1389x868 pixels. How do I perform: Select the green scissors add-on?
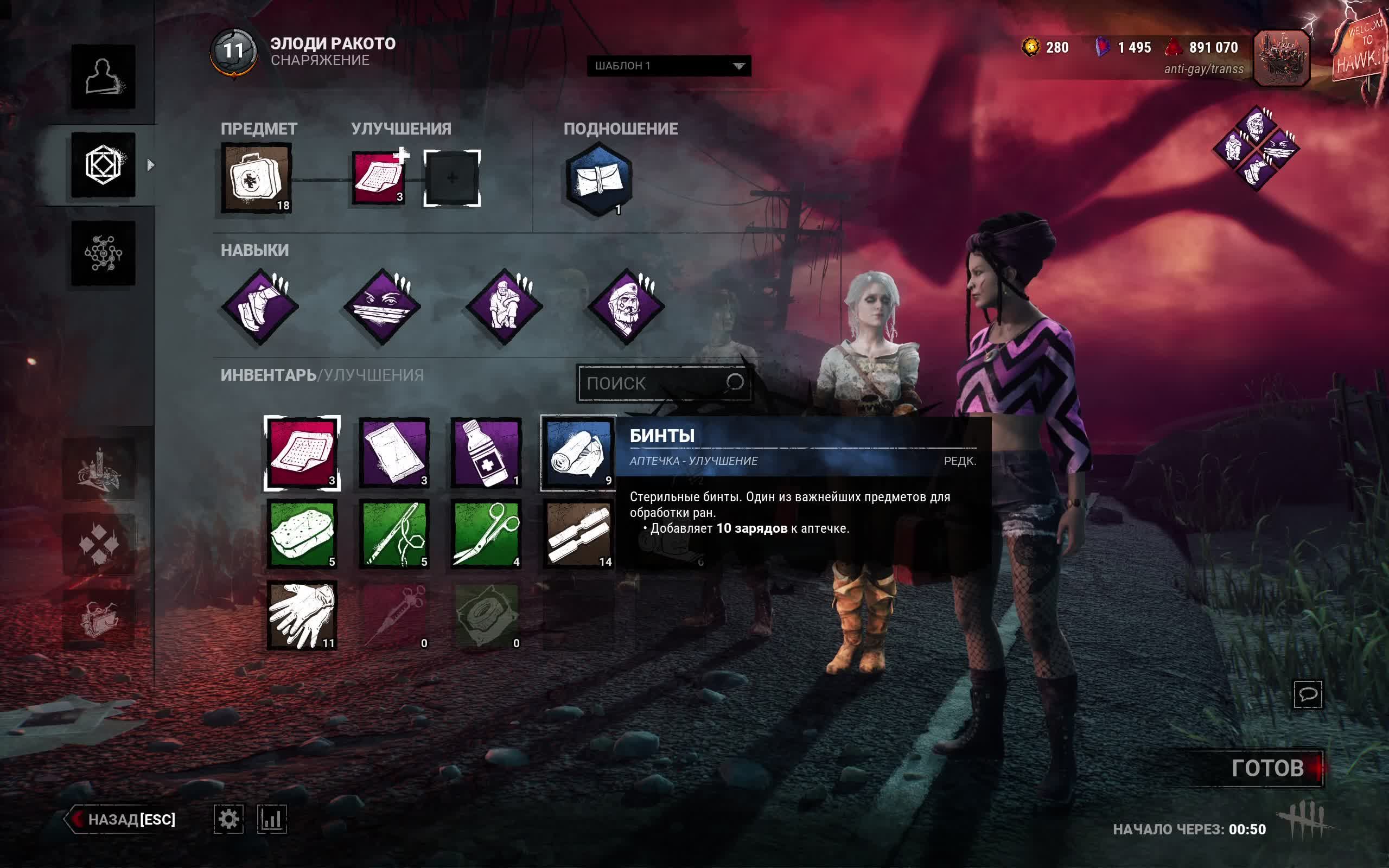tap(486, 534)
